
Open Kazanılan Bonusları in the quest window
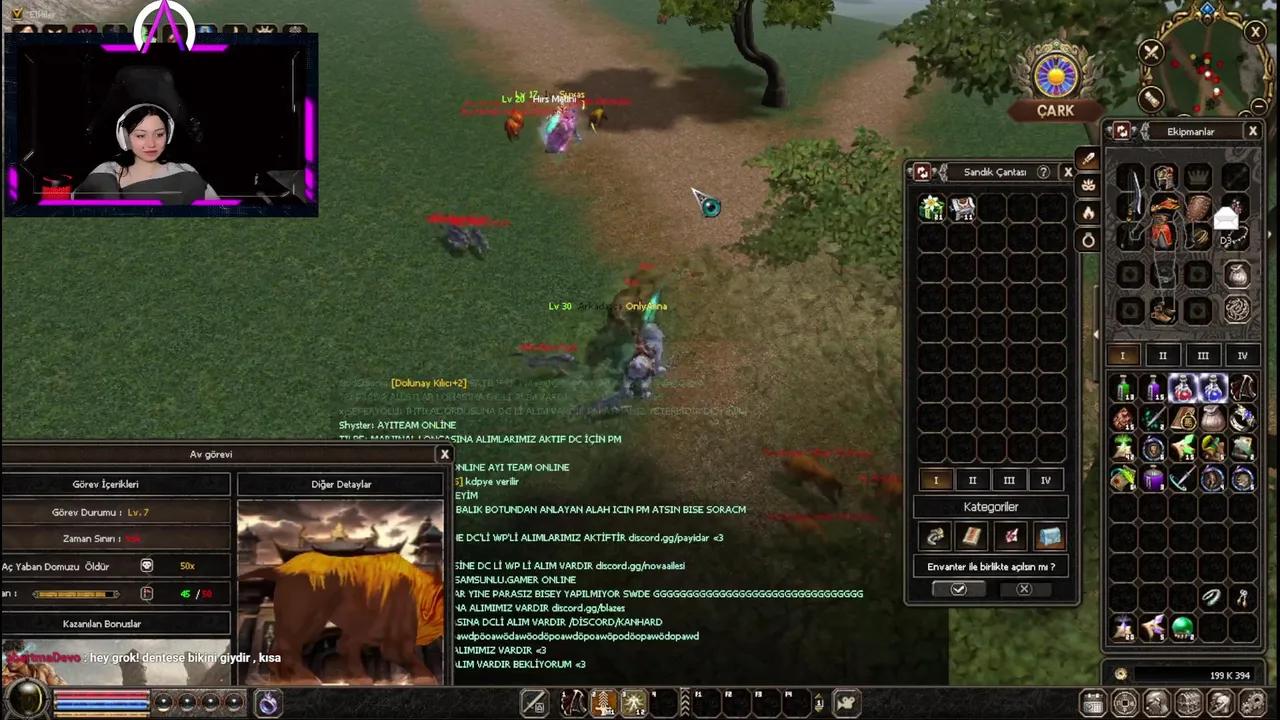pos(101,623)
